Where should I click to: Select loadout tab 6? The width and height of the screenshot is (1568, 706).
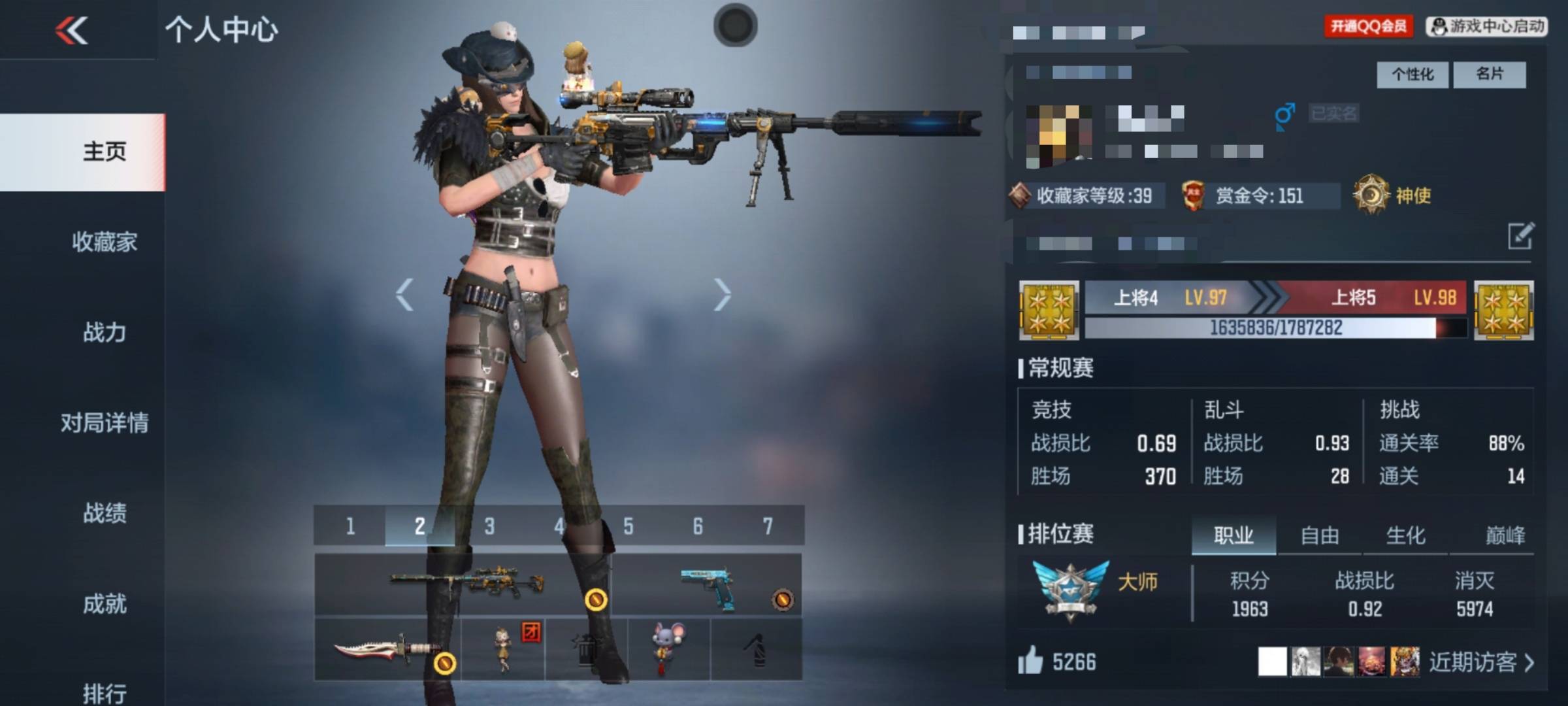tap(698, 526)
